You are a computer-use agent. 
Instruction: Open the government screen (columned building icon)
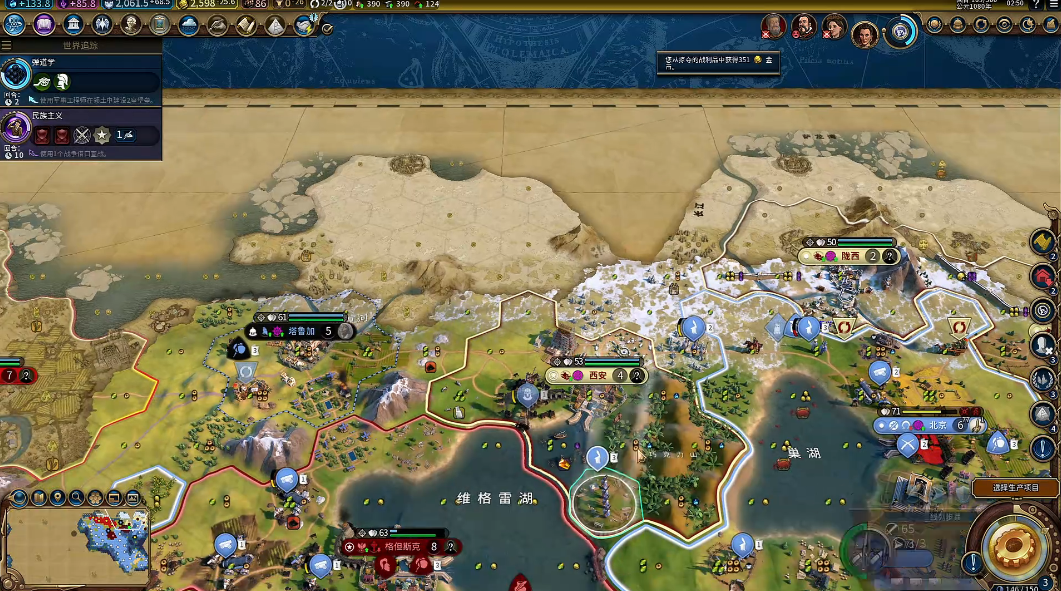coord(73,25)
